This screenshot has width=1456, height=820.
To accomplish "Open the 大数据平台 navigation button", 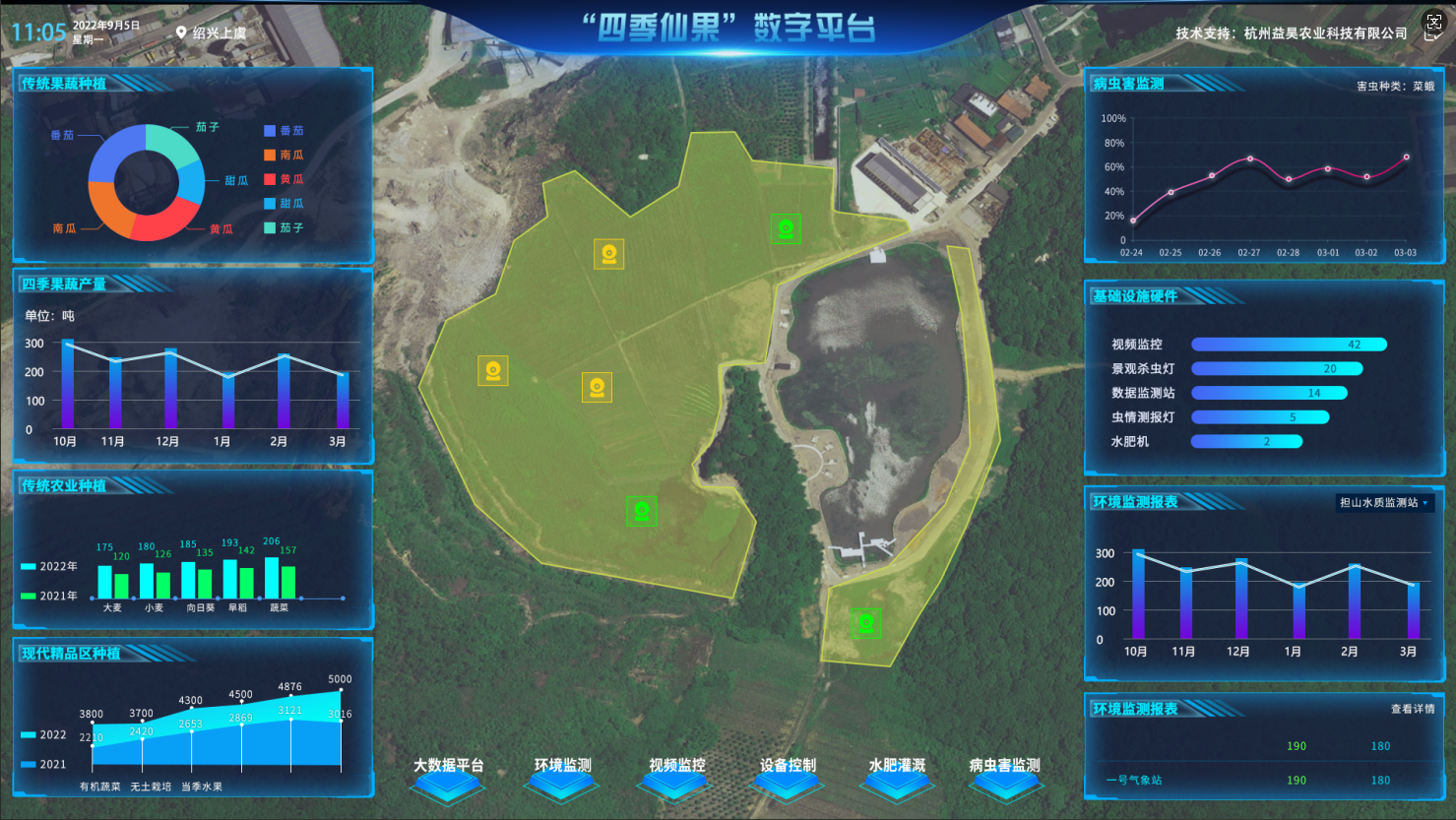I will 449,774.
